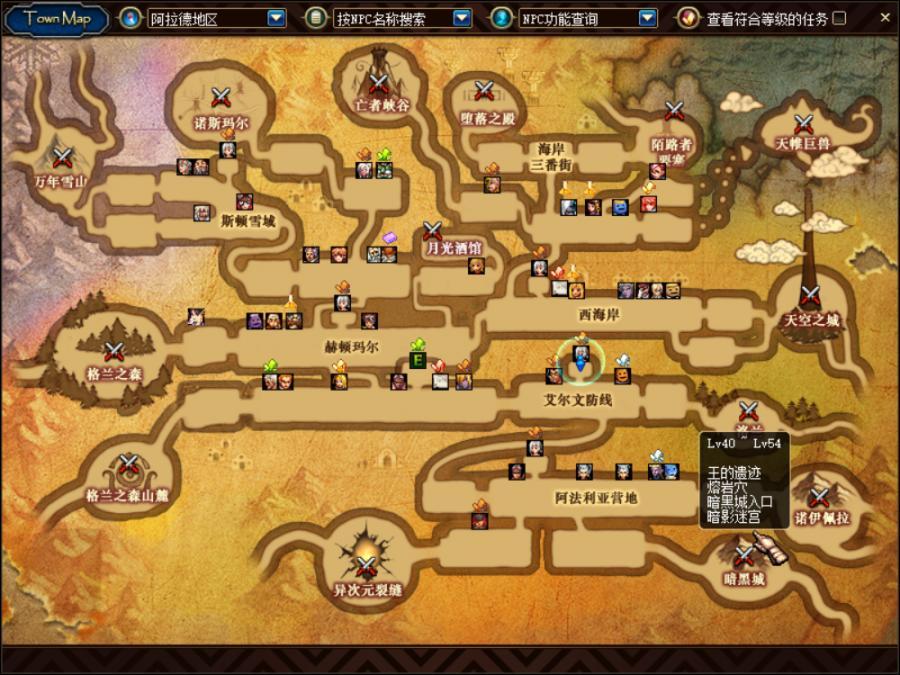Select the 万年雪山 dungeon marker

click(62, 156)
